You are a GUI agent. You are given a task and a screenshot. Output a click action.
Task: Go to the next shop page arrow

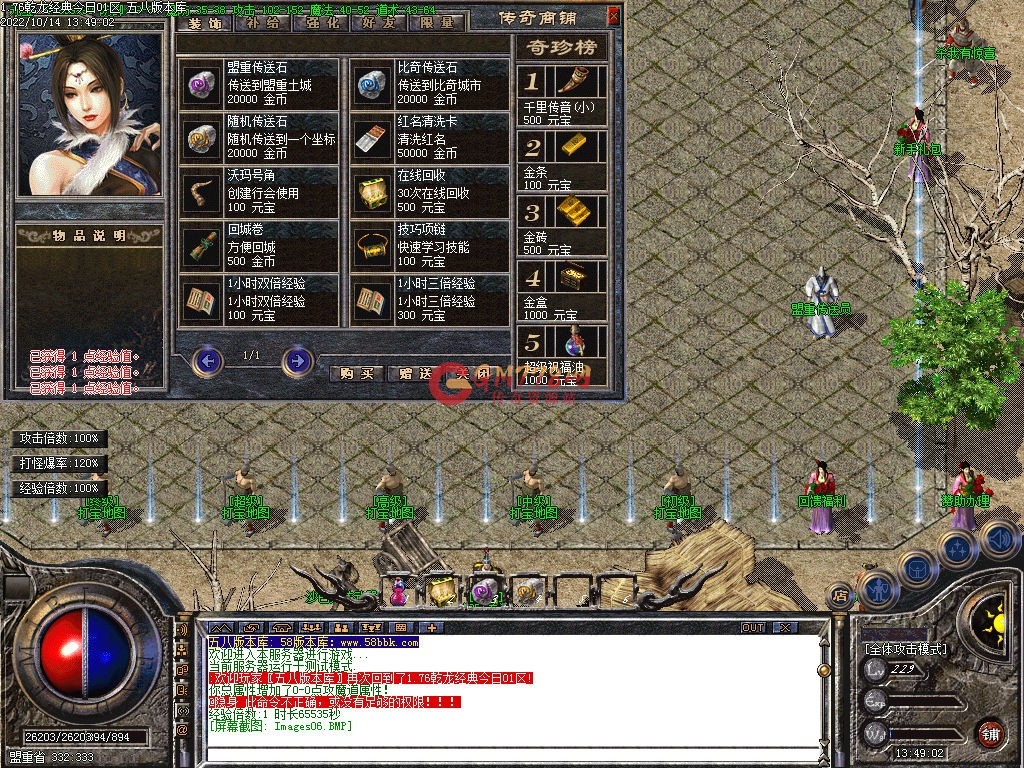pos(297,360)
